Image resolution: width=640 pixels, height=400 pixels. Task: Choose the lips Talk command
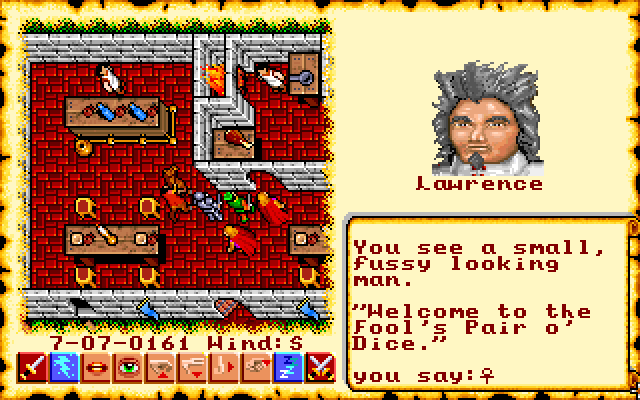[x=97, y=368]
